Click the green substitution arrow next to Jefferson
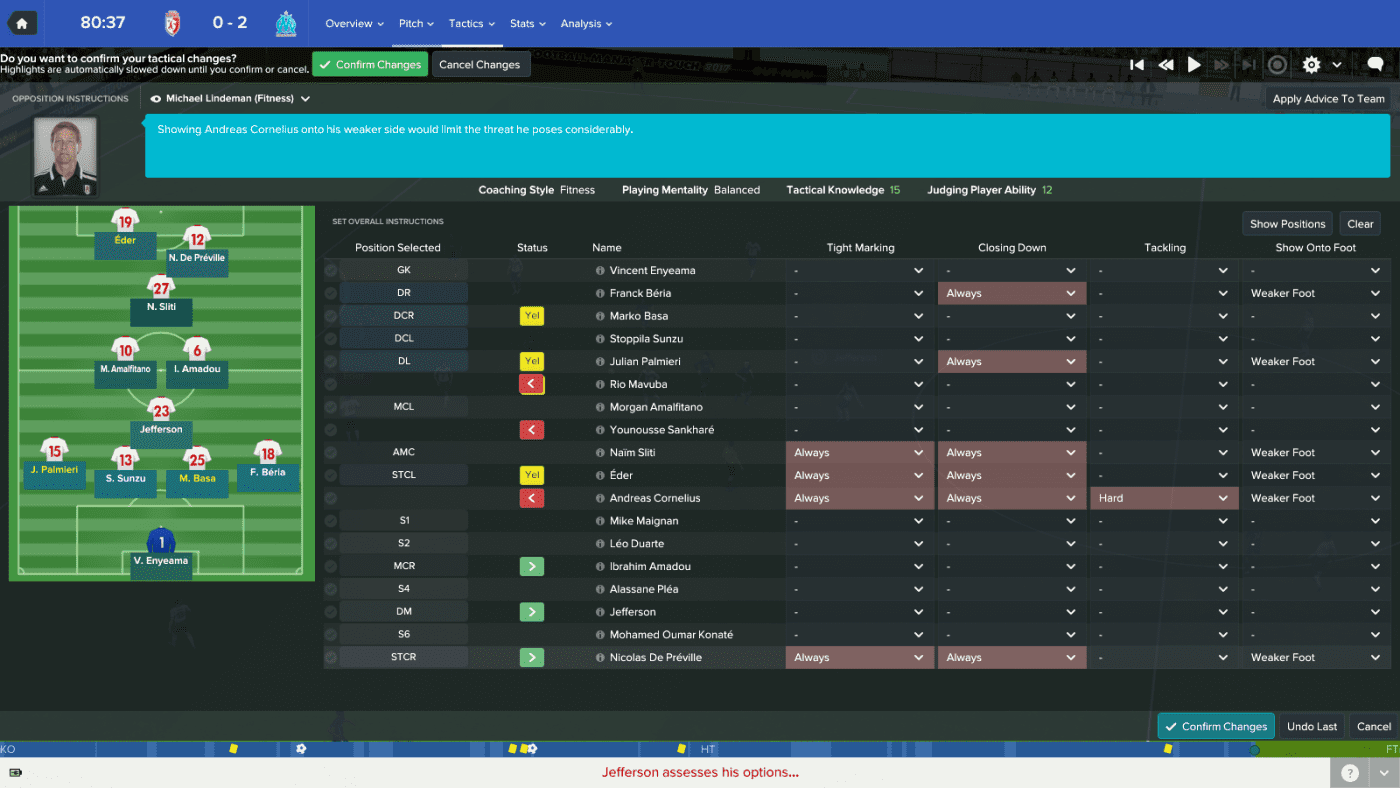The image size is (1400, 788). 531,611
